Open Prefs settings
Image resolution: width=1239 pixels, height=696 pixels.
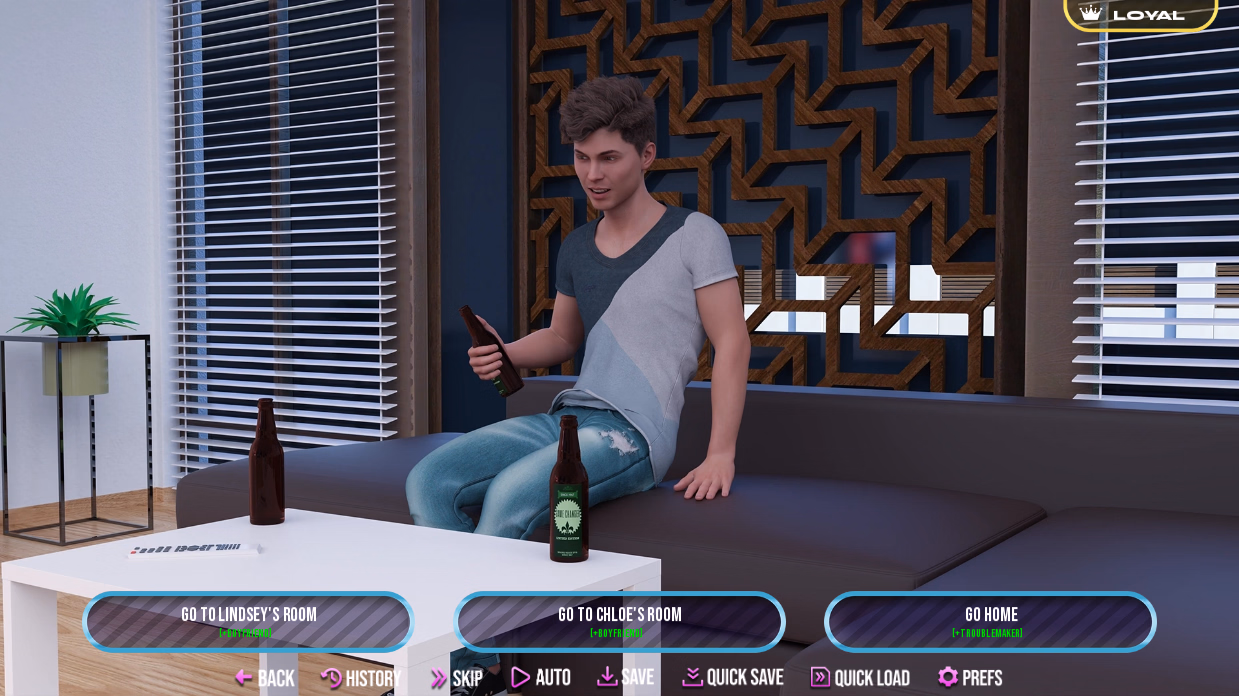point(970,678)
